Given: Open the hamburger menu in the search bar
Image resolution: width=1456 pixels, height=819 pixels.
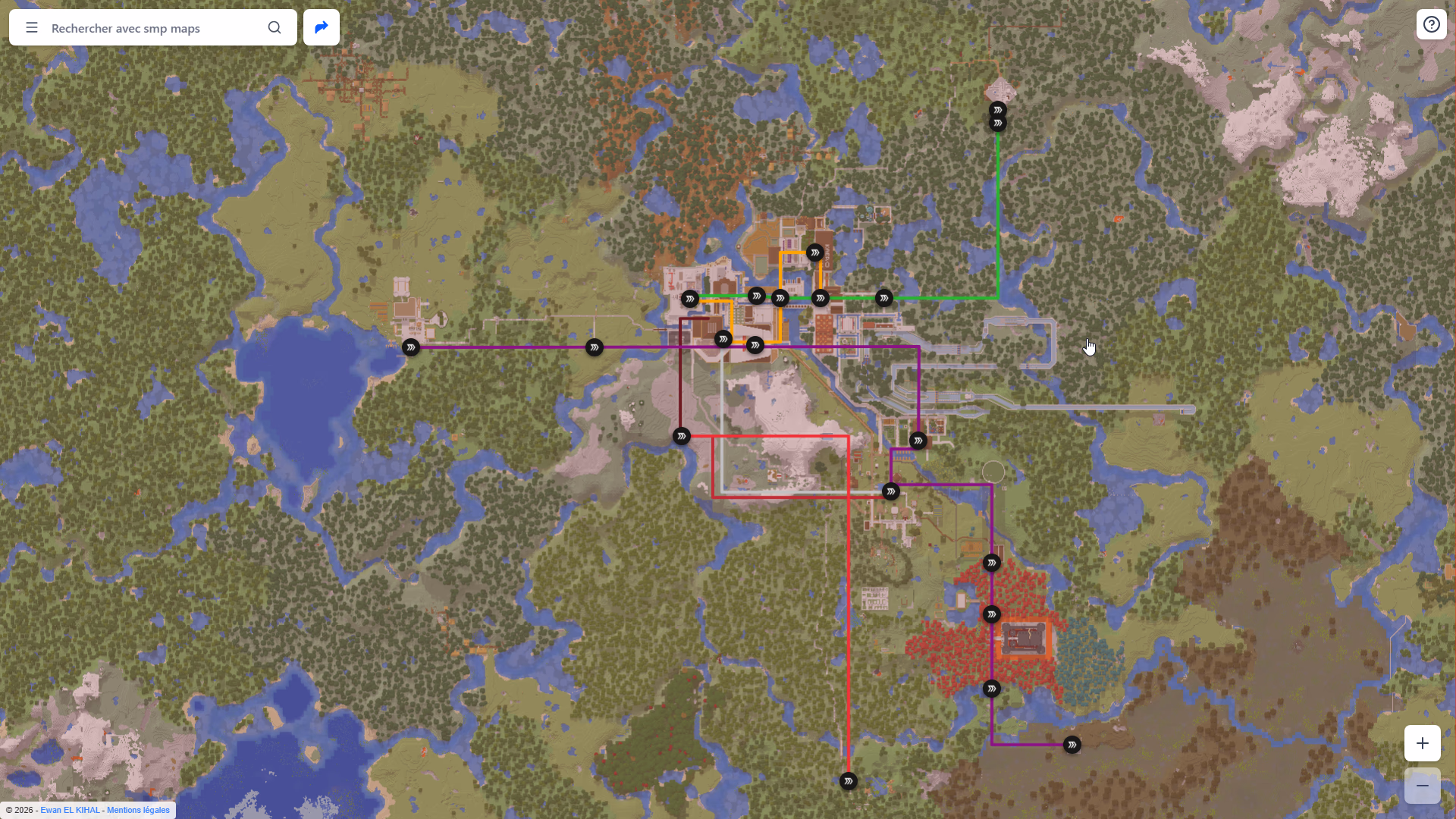Looking at the screenshot, I should pyautogui.click(x=31, y=27).
